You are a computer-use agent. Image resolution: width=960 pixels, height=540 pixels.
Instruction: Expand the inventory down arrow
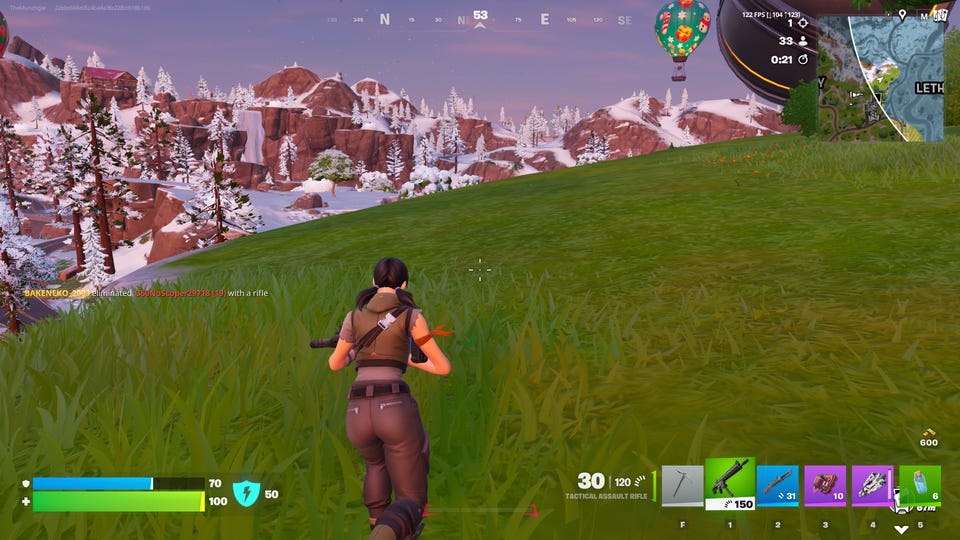pos(901,530)
